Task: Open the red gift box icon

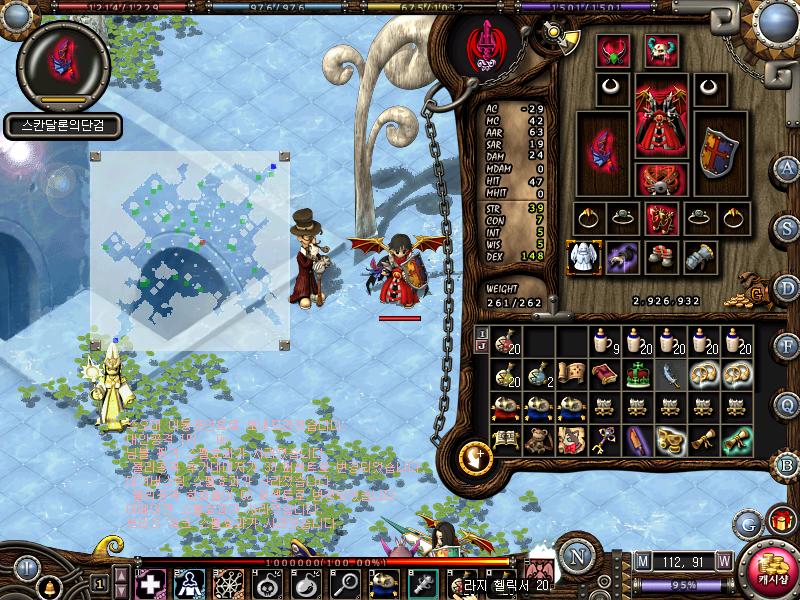Action: (779, 521)
